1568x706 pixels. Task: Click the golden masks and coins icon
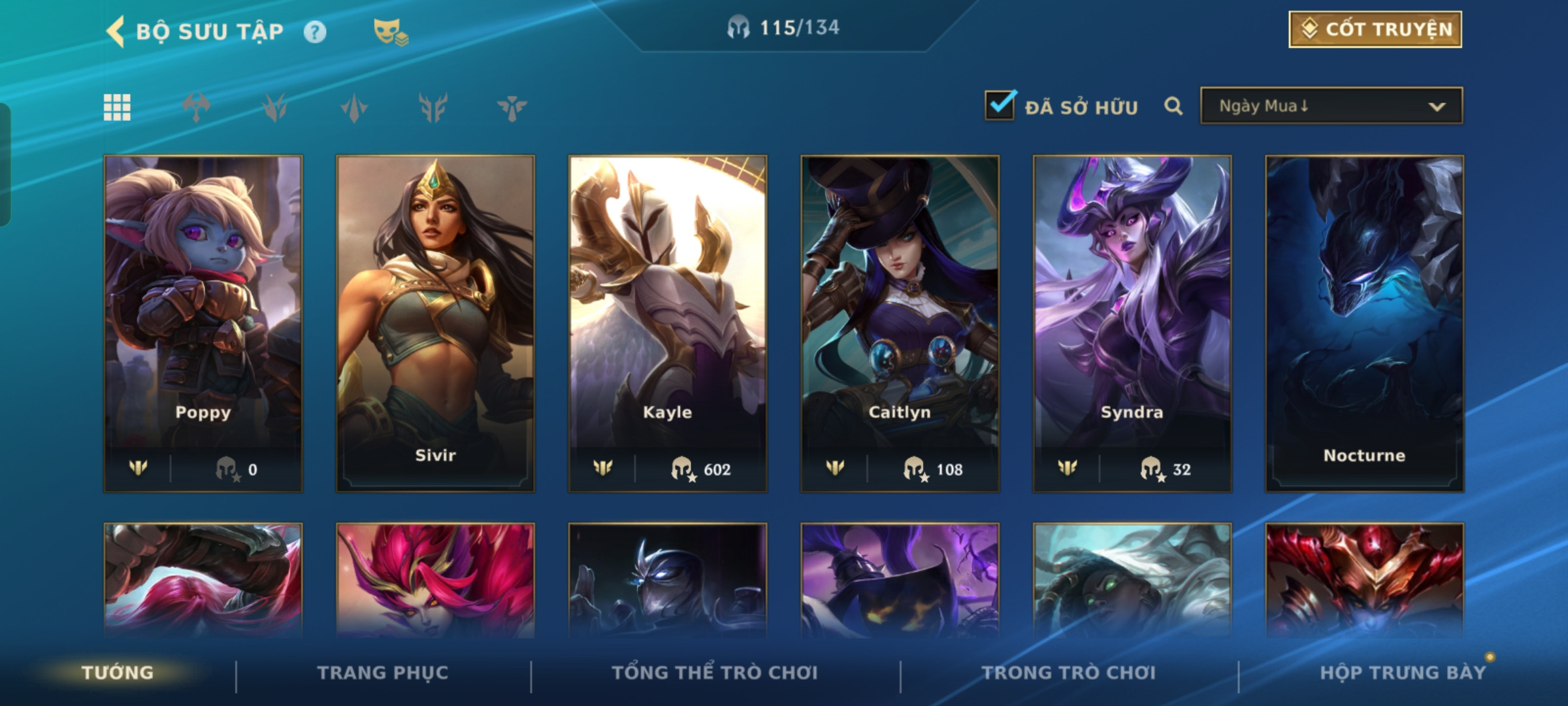tap(390, 31)
